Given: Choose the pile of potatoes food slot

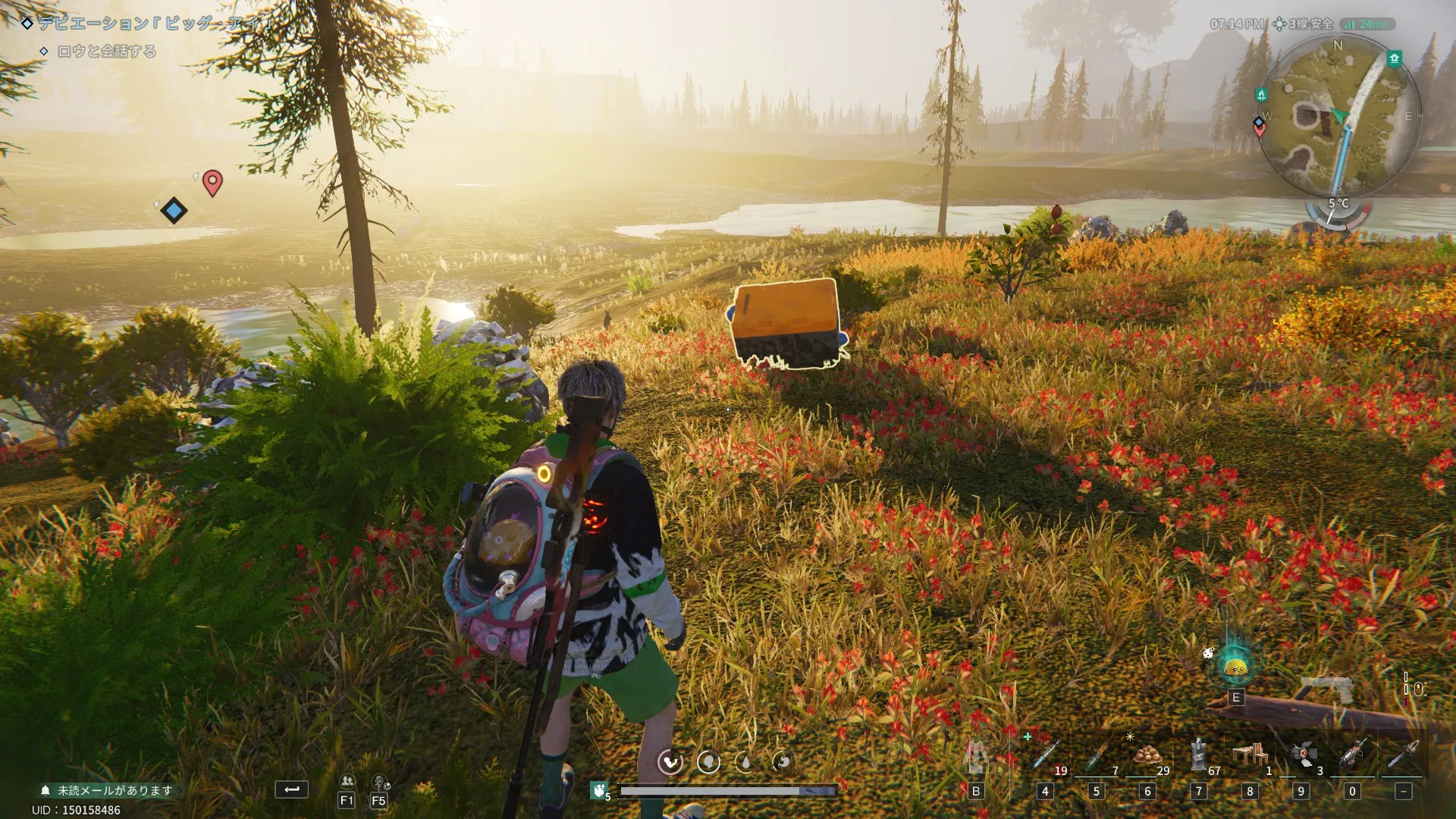Looking at the screenshot, I should coord(1147,755).
